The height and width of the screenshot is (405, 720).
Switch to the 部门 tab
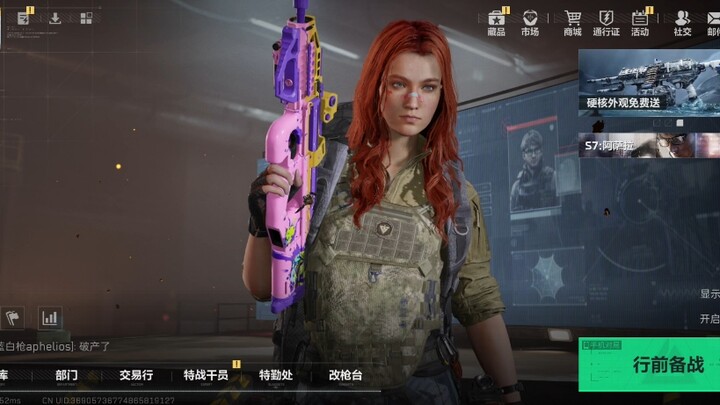(x=67, y=376)
